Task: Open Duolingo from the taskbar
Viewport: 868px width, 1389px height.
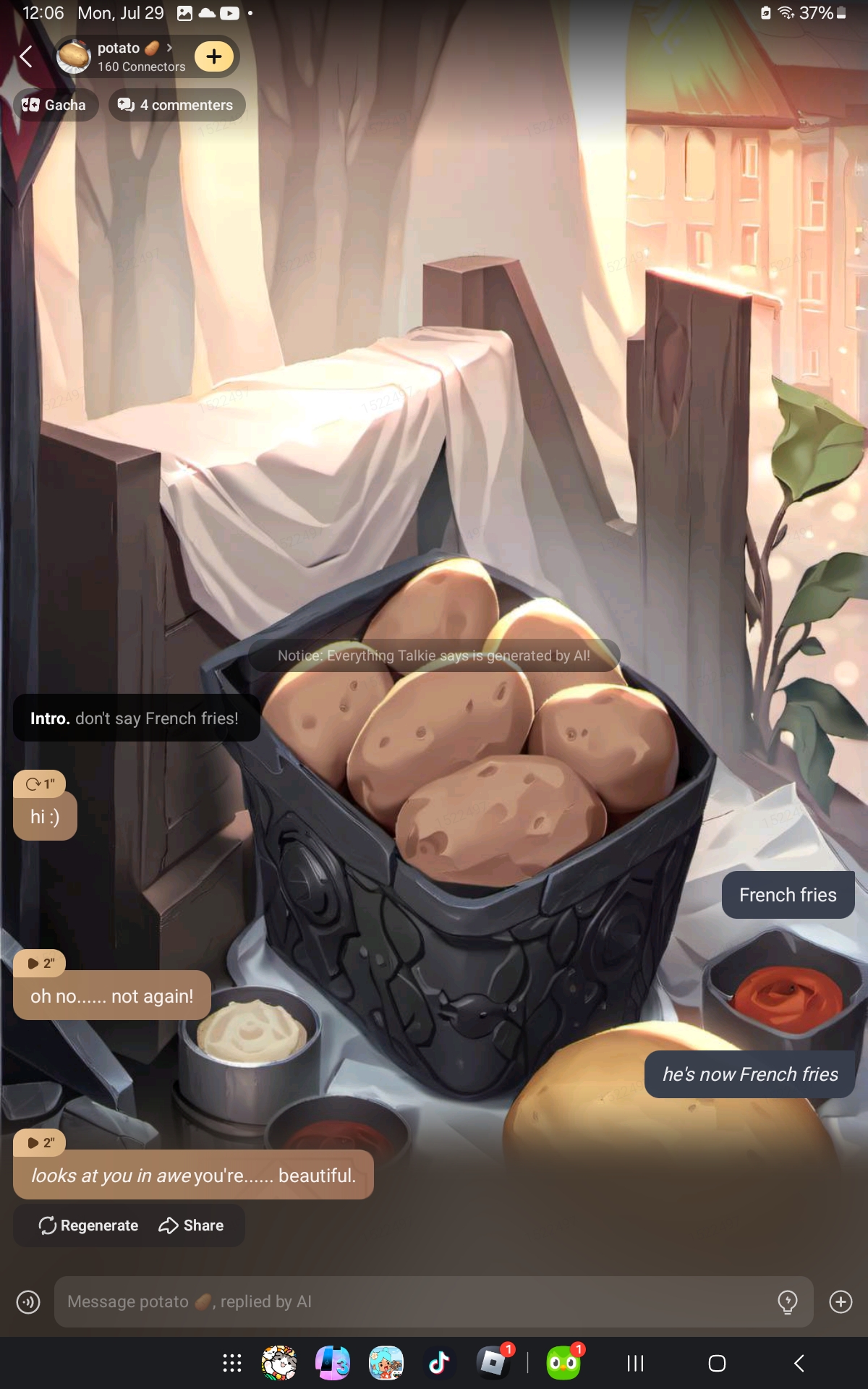Action: point(563,1364)
